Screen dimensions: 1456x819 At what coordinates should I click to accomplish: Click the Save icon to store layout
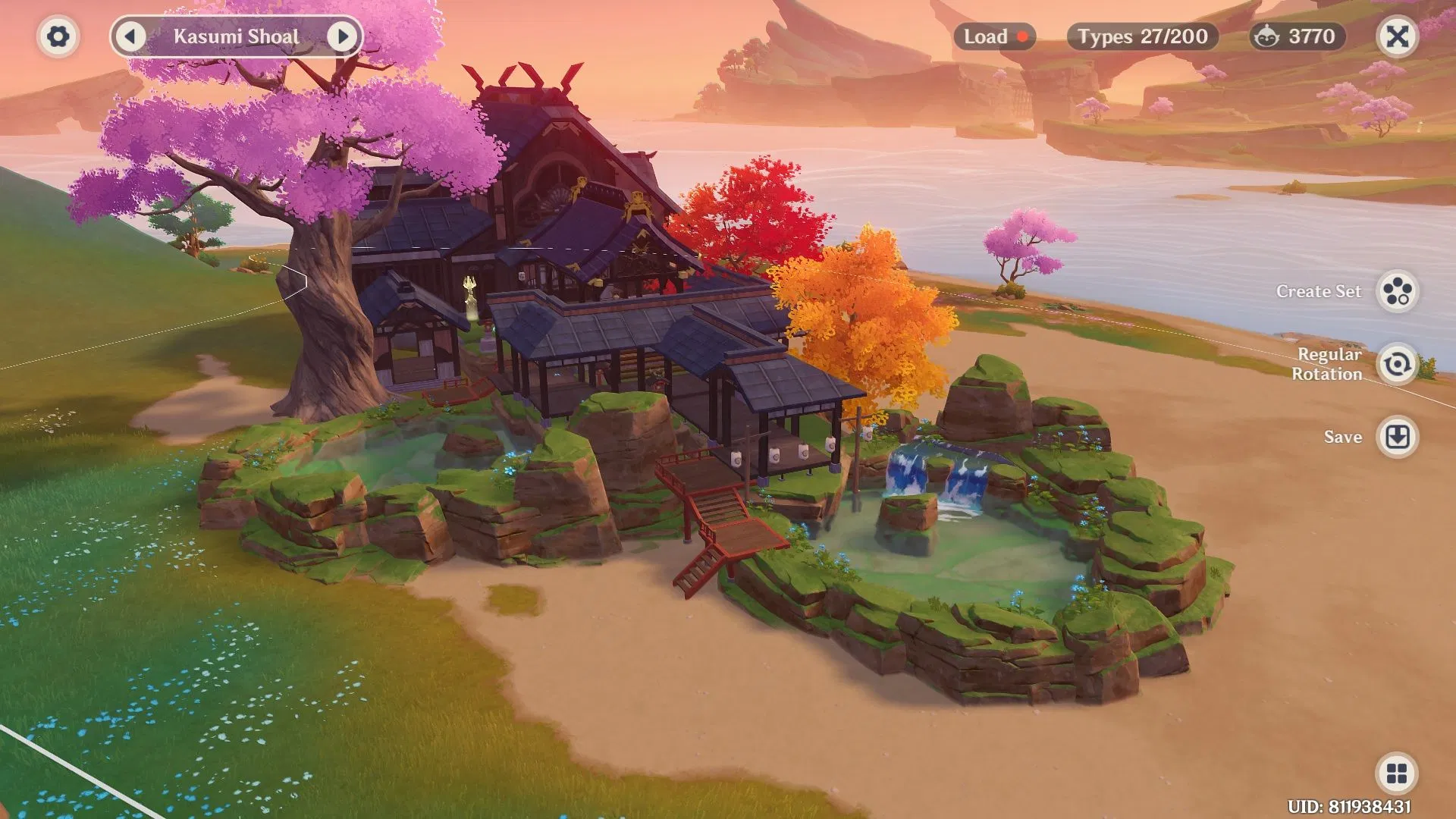(1398, 437)
